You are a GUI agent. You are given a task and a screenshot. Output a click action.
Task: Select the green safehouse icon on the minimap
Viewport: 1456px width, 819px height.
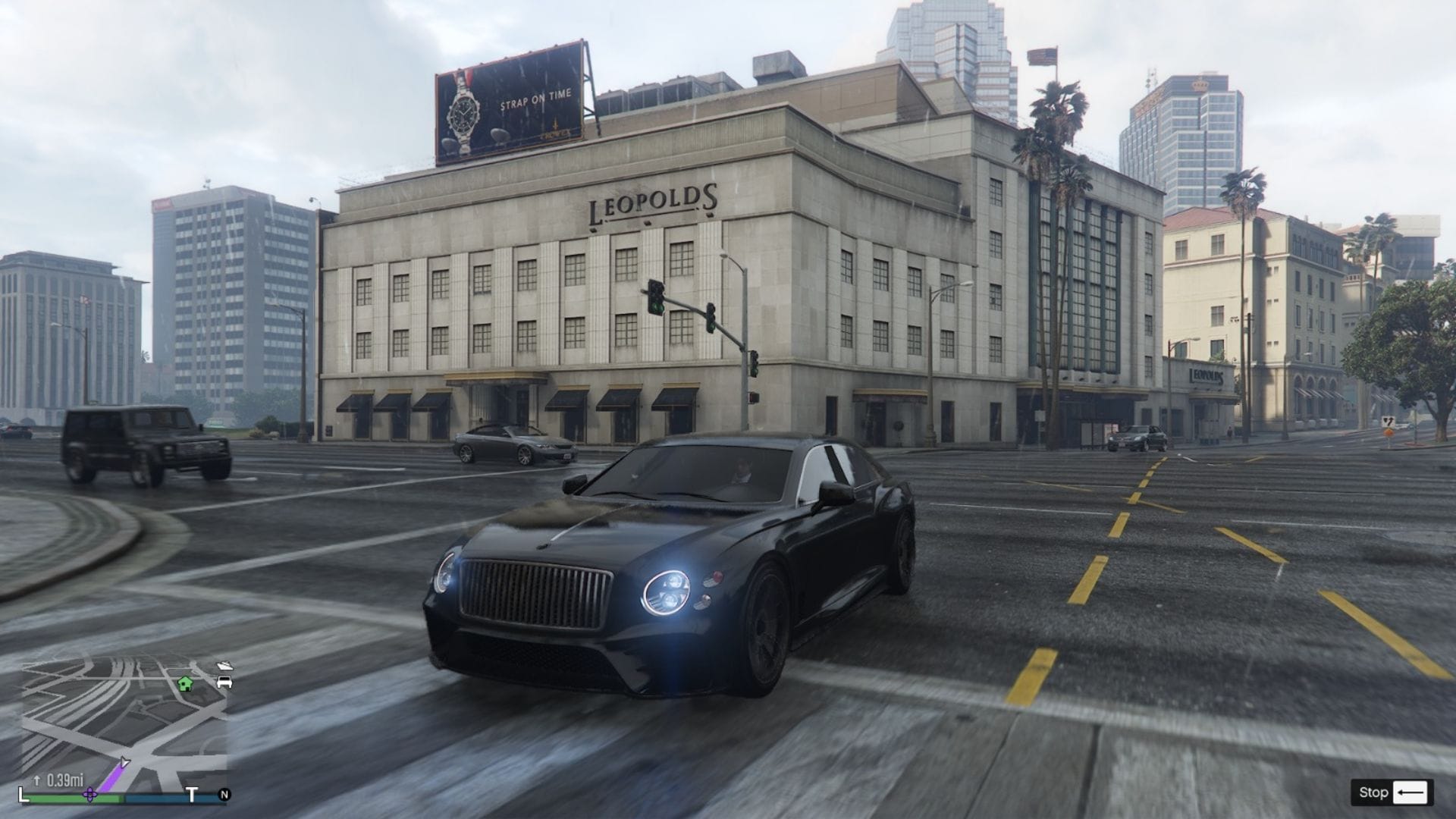185,684
